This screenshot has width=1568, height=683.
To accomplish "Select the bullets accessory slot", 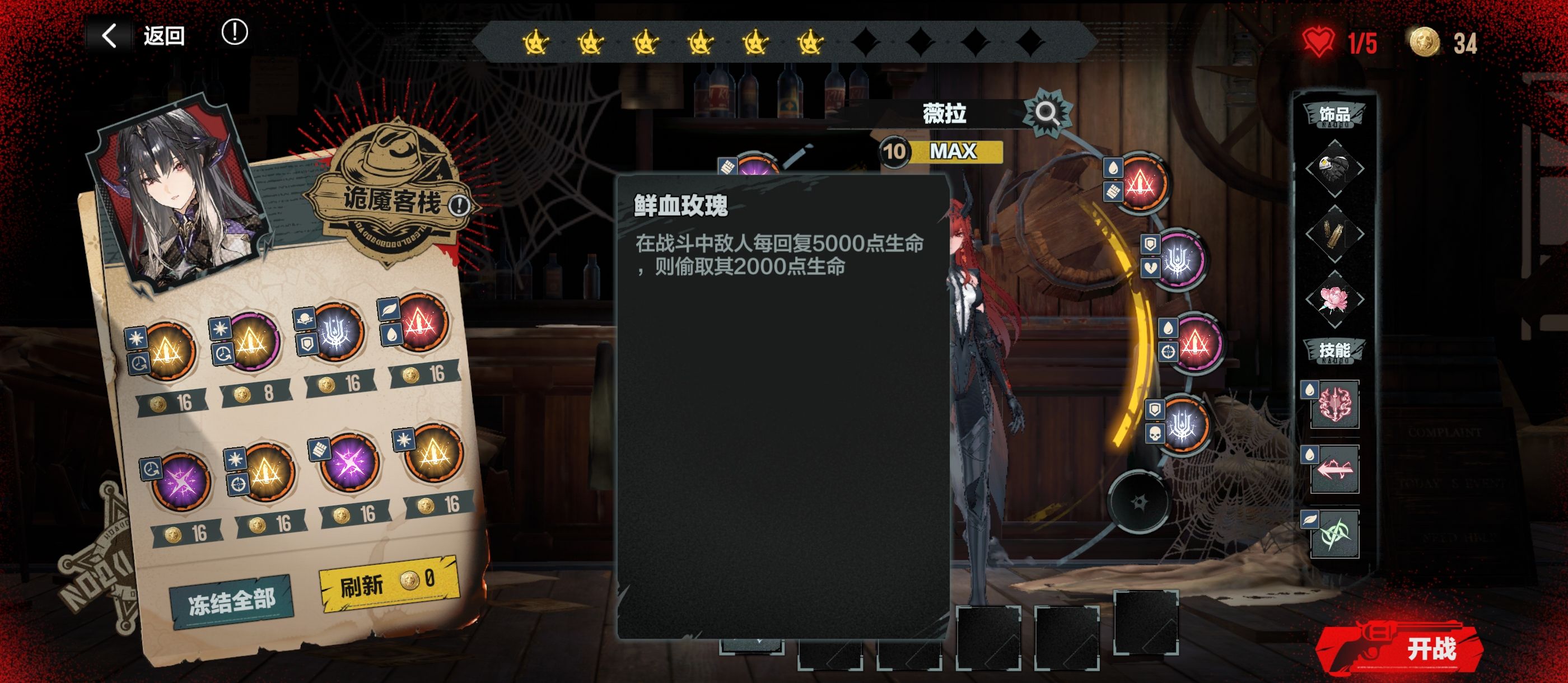I will point(1334,234).
